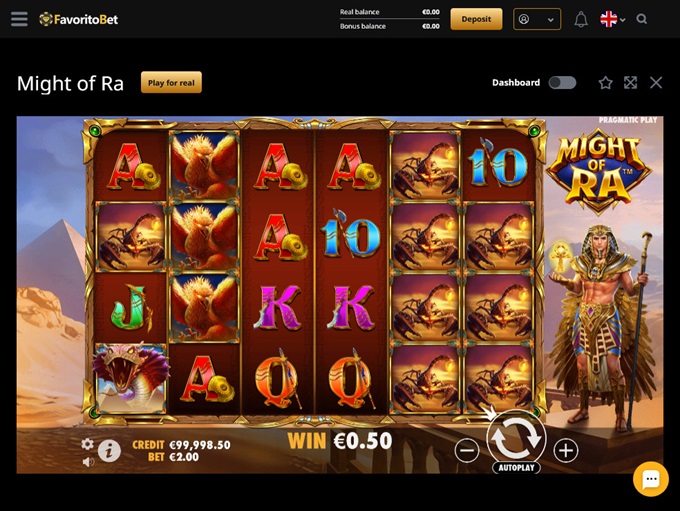Close the Might of Ra game

pos(656,83)
